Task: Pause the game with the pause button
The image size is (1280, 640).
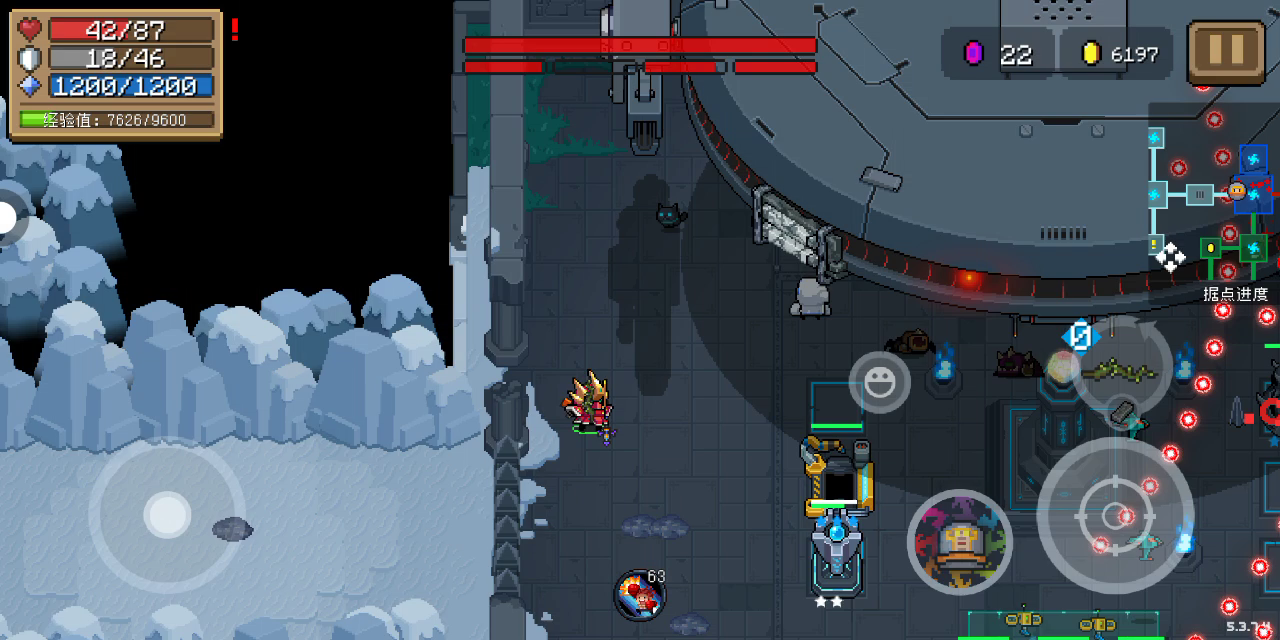Action: point(1226,51)
